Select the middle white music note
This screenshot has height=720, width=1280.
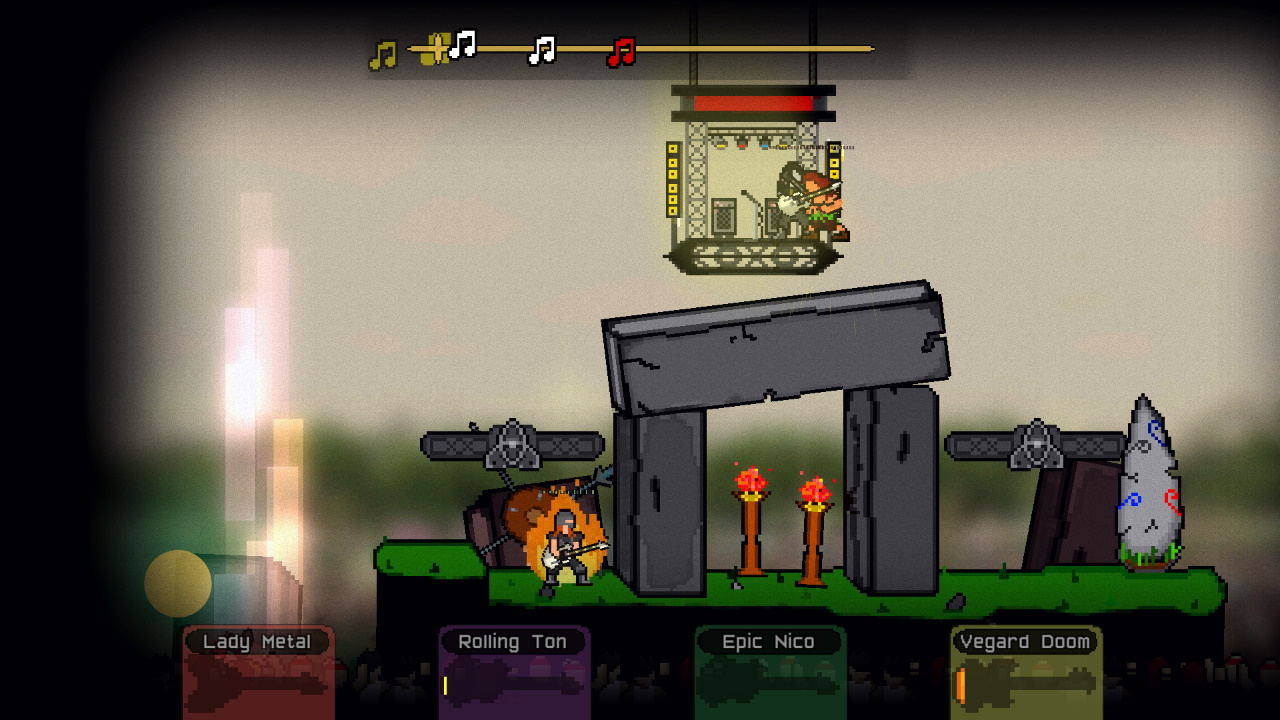[540, 50]
